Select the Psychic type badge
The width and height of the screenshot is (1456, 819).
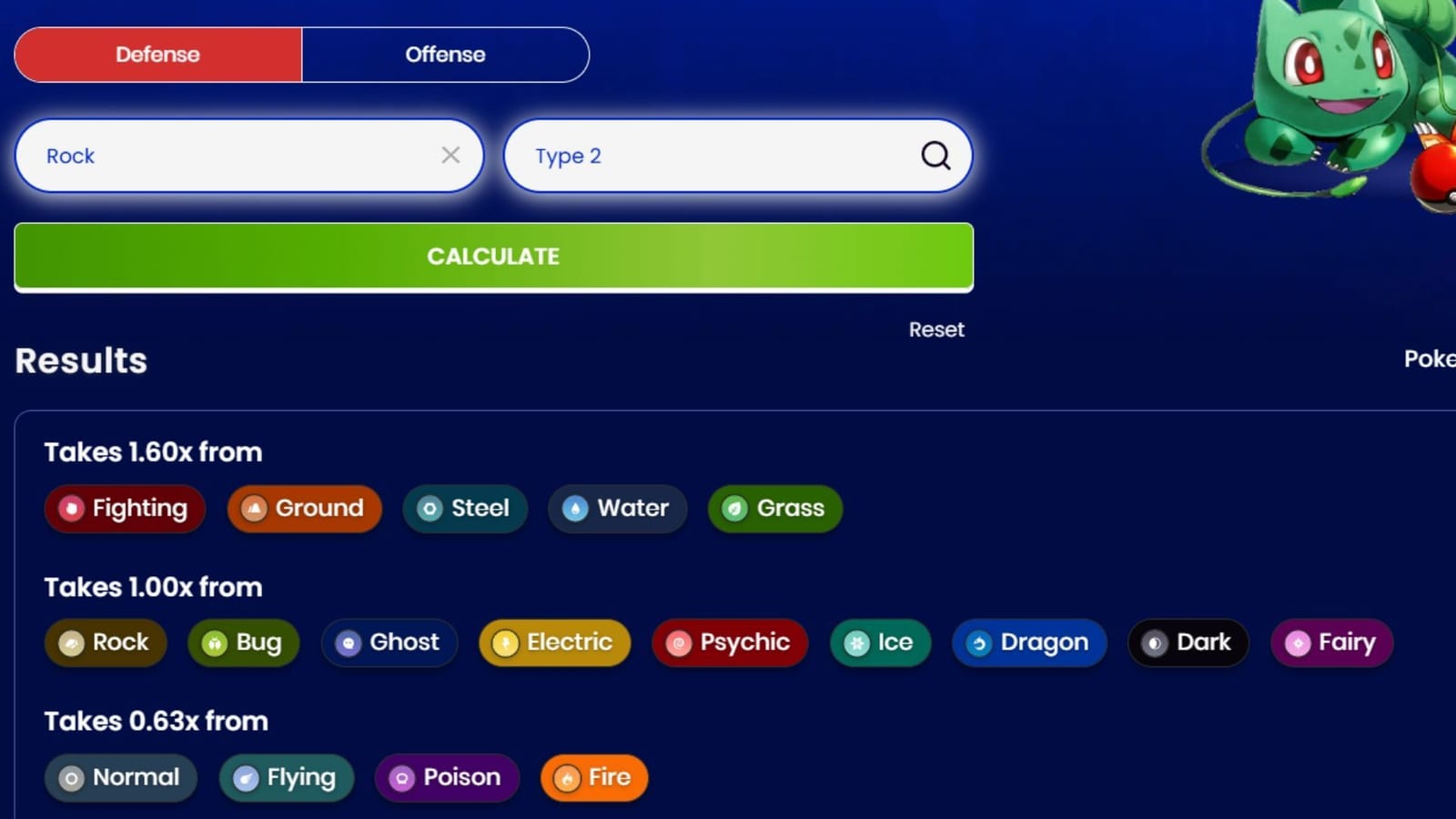point(729,643)
